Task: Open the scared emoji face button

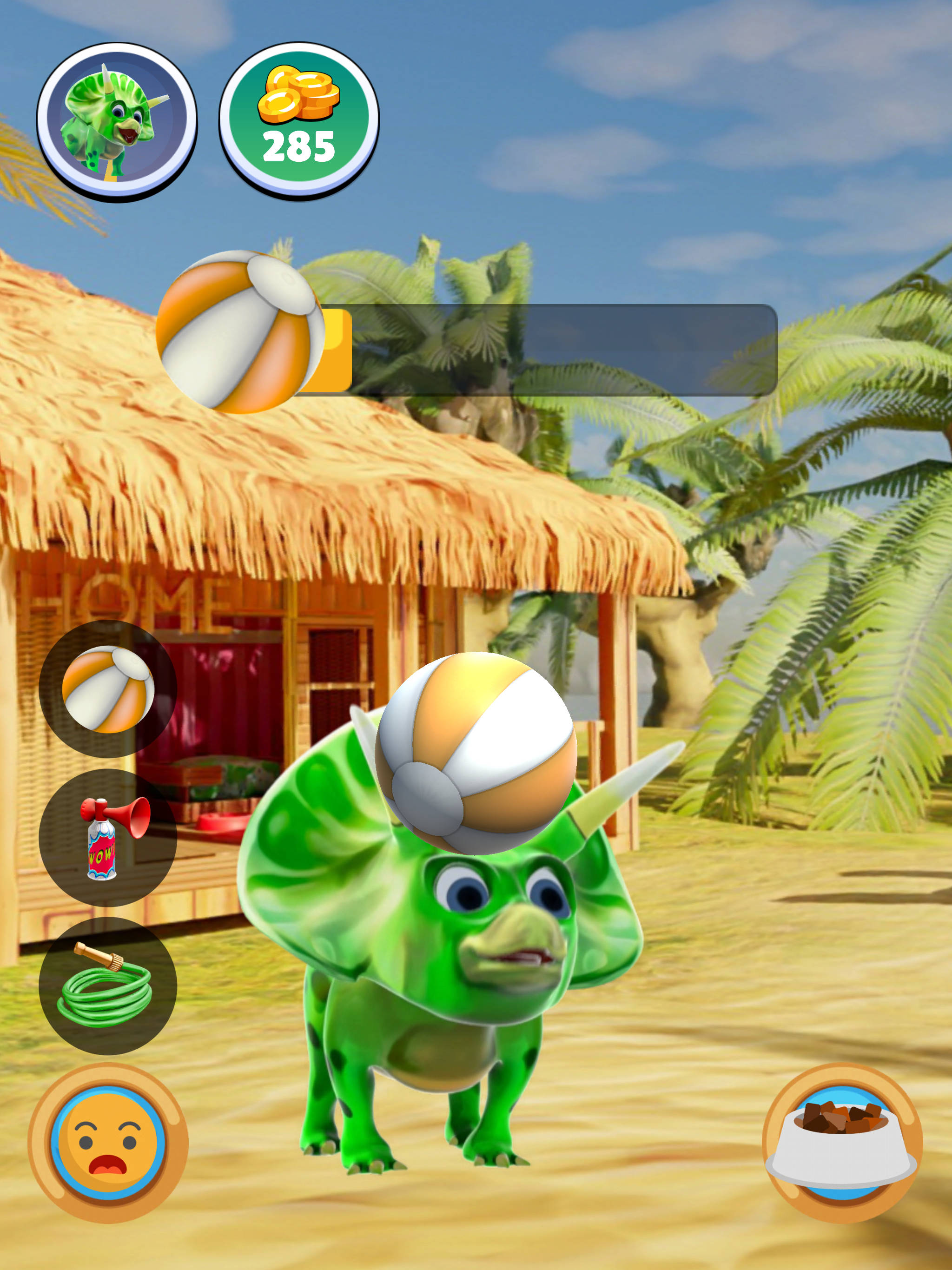Action: (x=108, y=1143)
